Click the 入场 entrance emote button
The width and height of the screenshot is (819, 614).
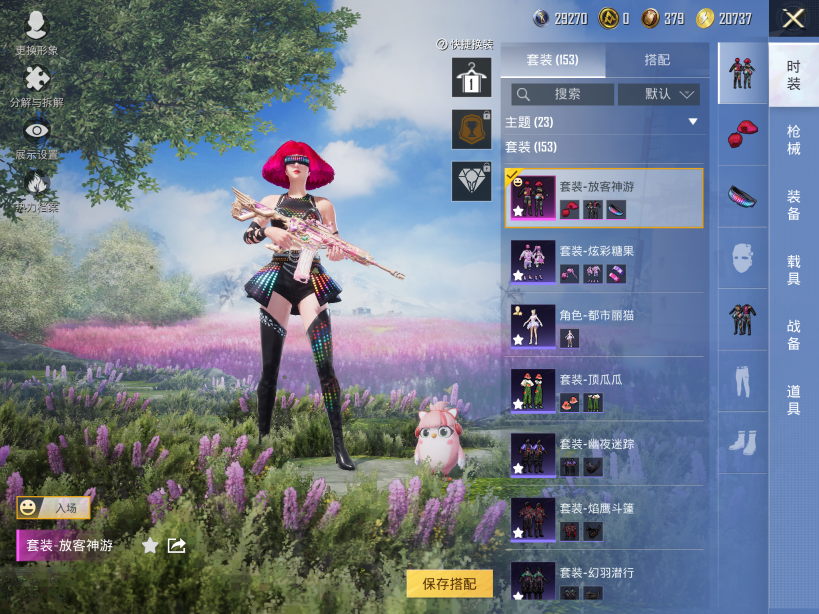[x=54, y=508]
